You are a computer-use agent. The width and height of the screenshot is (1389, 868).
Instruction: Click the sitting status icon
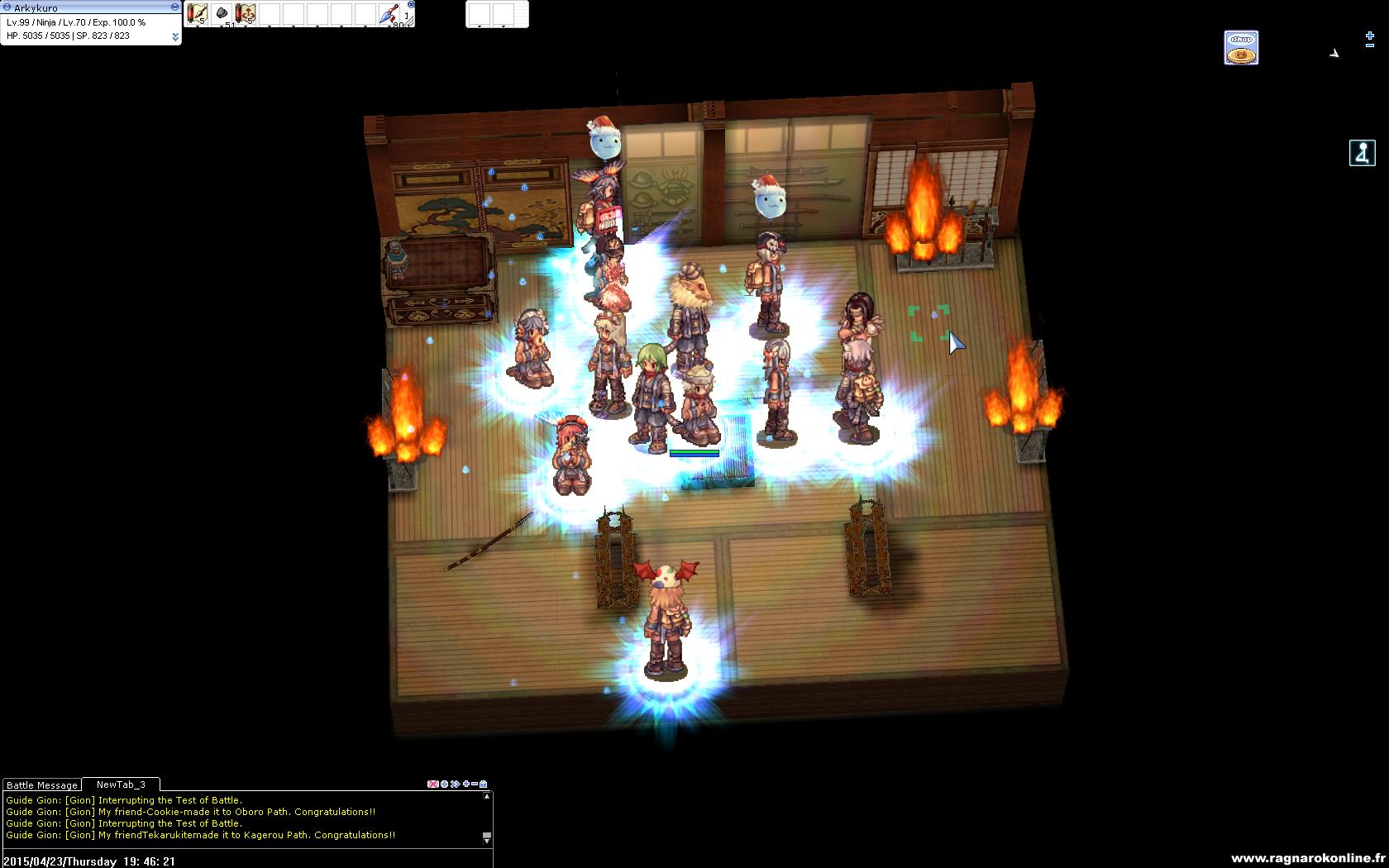1362,153
